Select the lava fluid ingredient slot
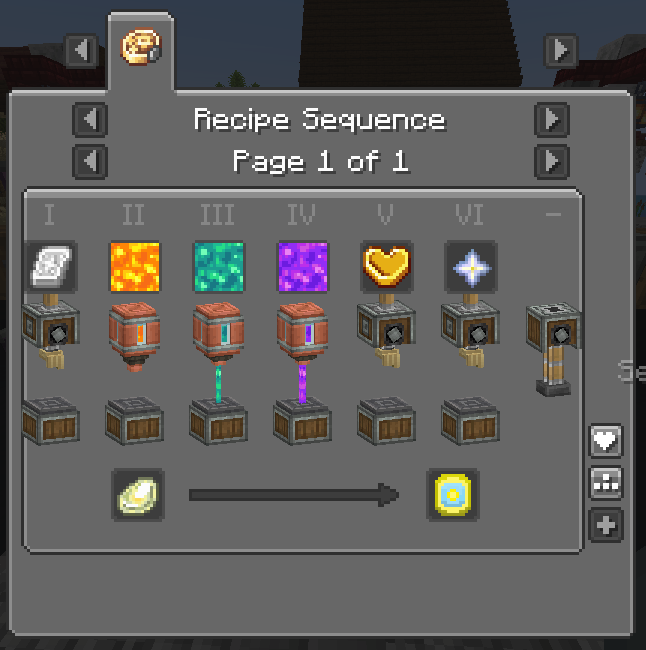646x650 pixels. 134,266
